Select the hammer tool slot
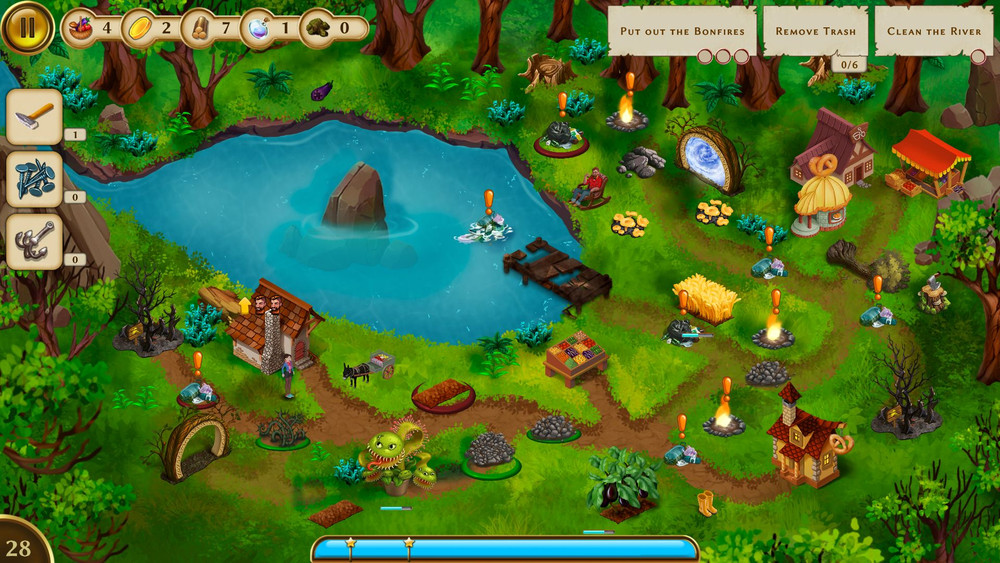 pos(35,117)
